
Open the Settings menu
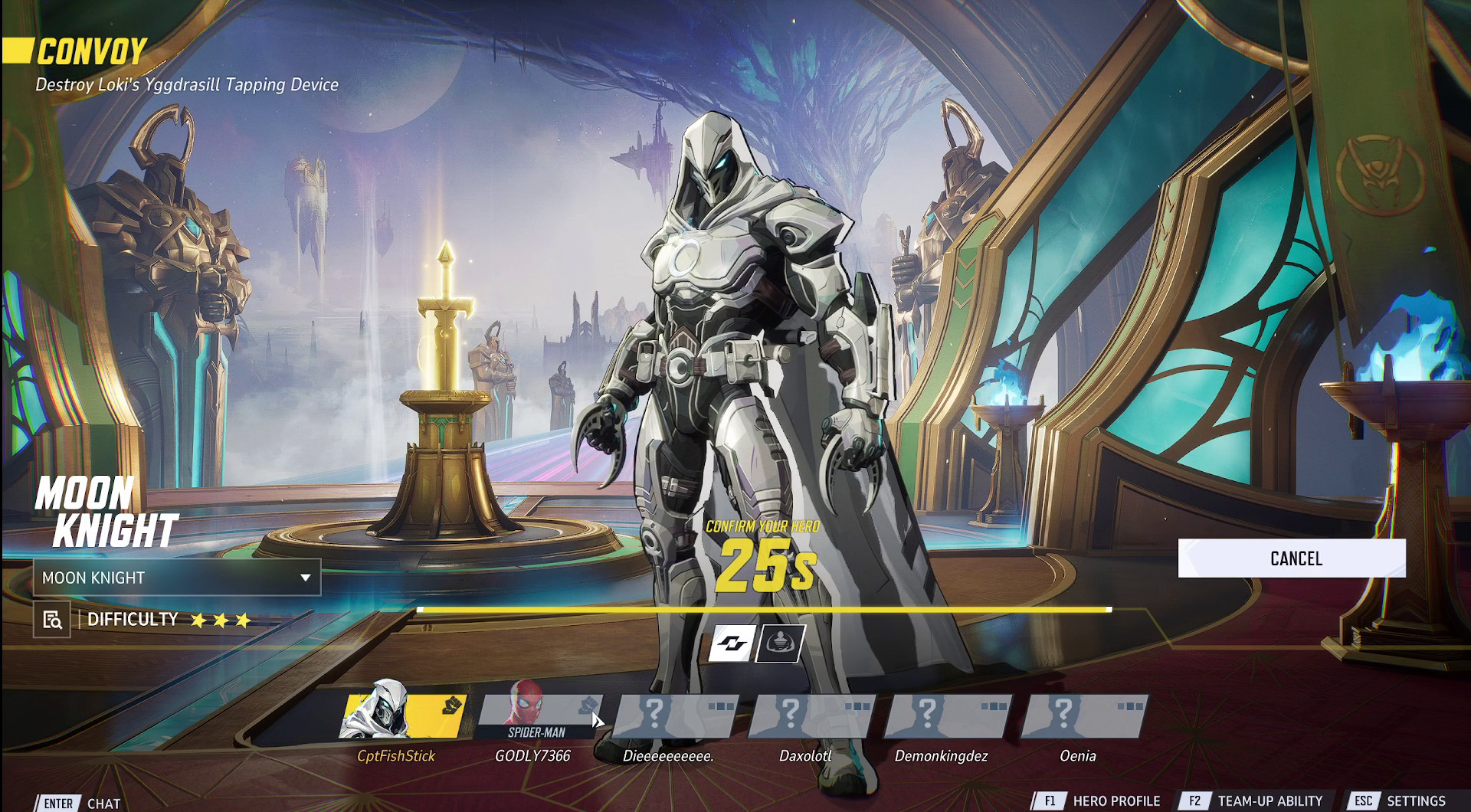(1399, 801)
